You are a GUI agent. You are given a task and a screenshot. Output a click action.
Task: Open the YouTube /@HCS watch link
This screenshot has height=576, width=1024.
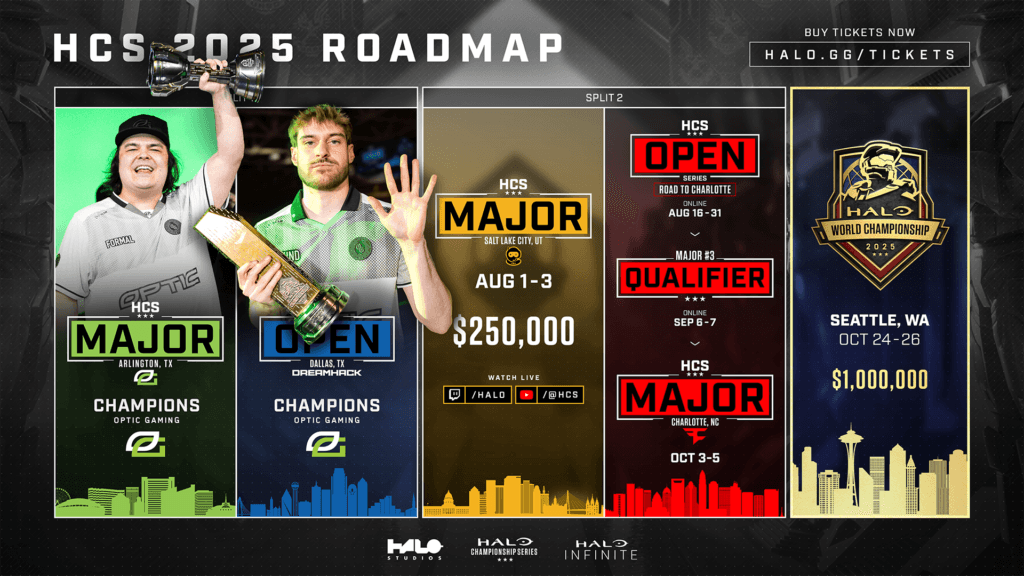(x=548, y=395)
